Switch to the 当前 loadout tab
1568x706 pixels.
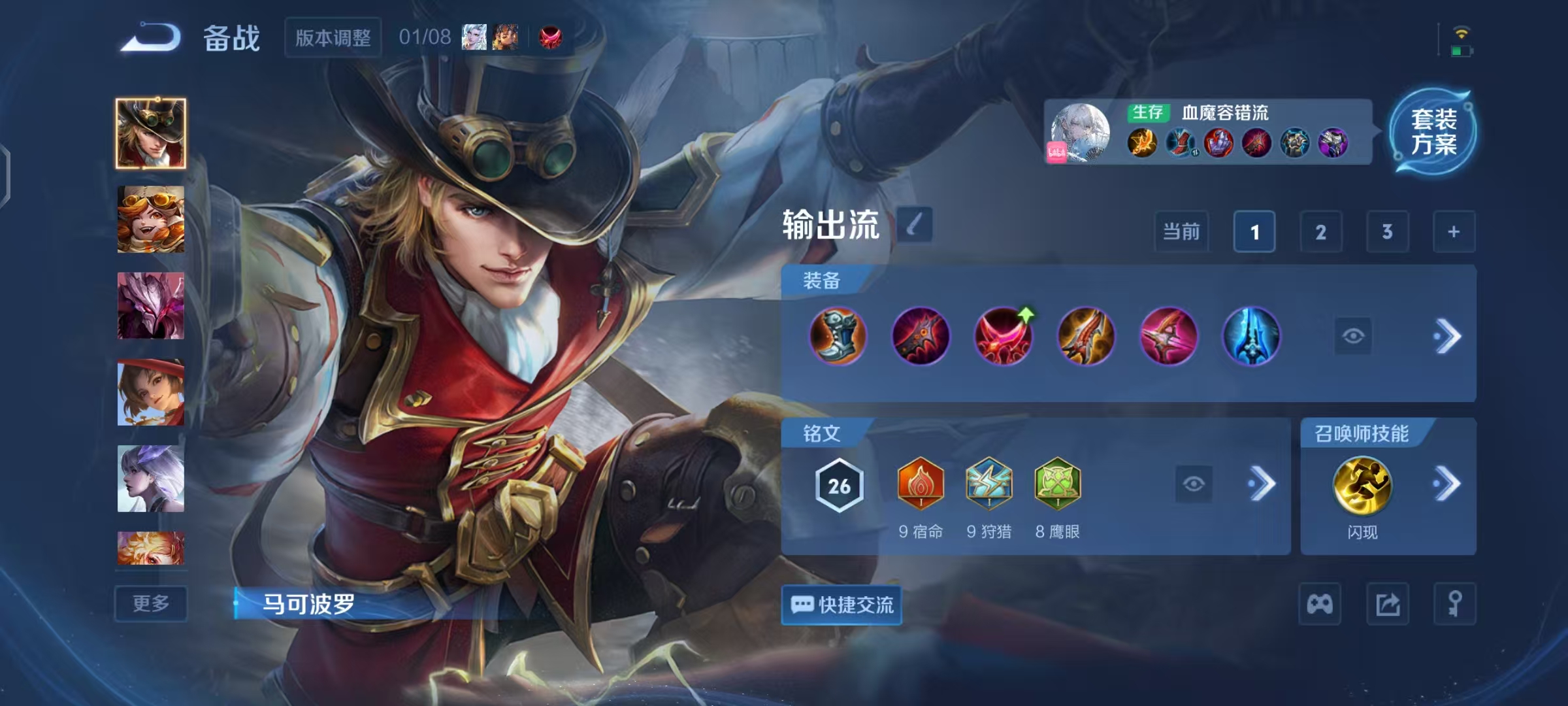click(x=1181, y=232)
